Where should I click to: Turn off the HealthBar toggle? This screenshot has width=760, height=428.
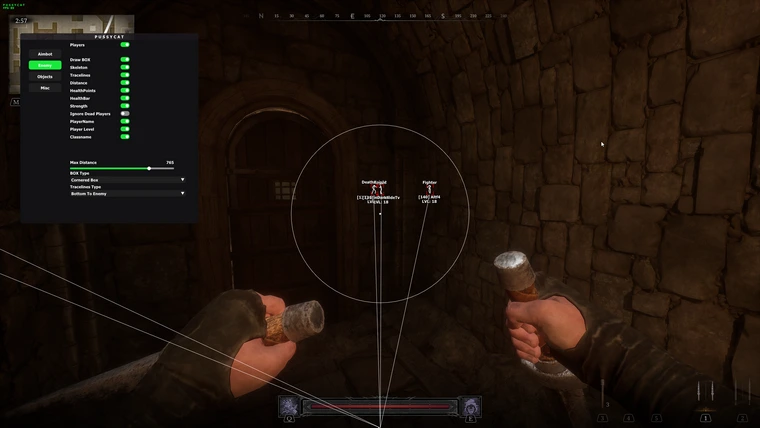point(125,98)
